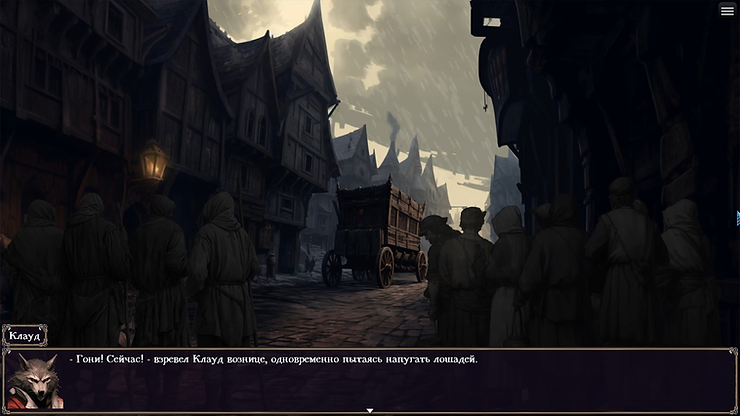Open the hamburger menu in the corner
The image size is (740, 416).
(727, 10)
